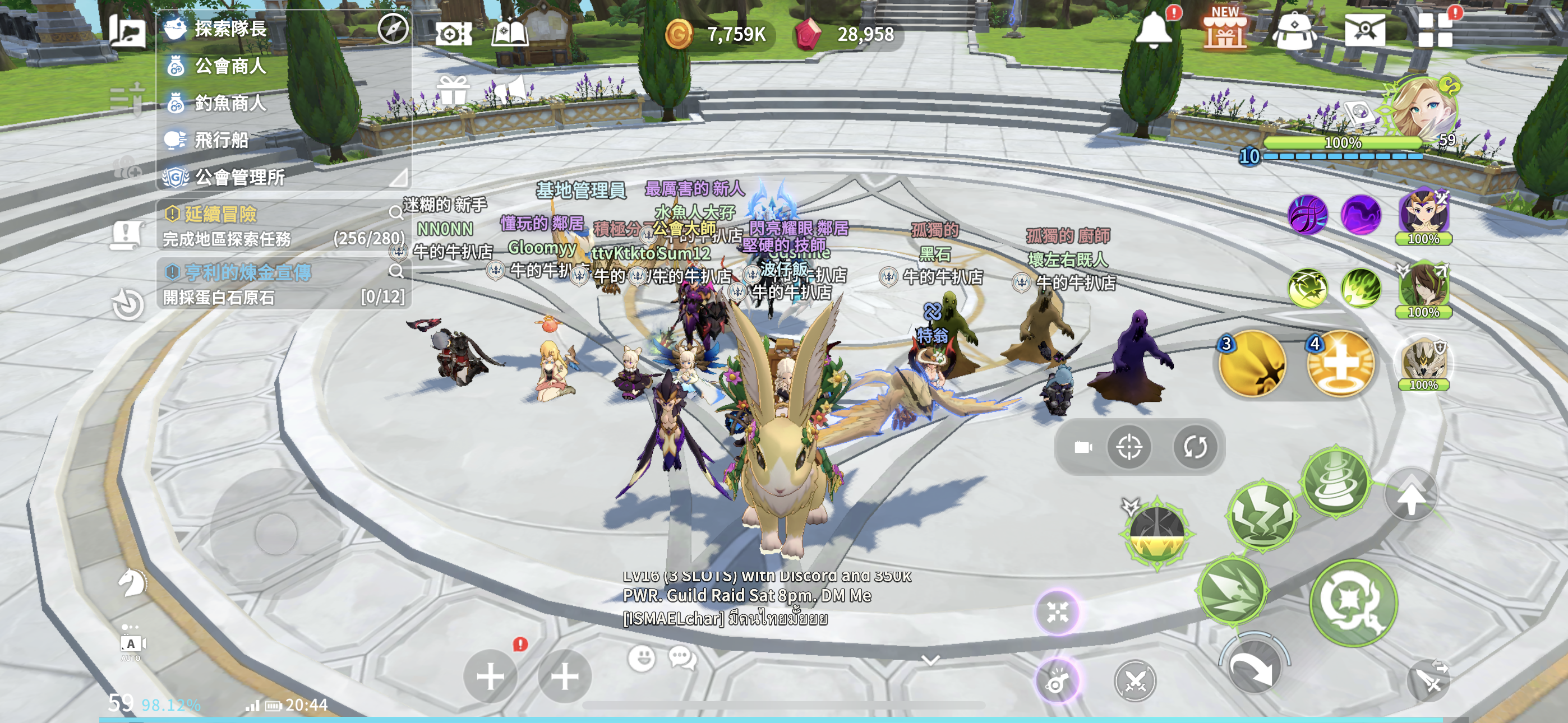Viewport: 1568px width, 723px height.
Task: Open the four-square main menu grid
Action: pyautogui.click(x=1435, y=30)
